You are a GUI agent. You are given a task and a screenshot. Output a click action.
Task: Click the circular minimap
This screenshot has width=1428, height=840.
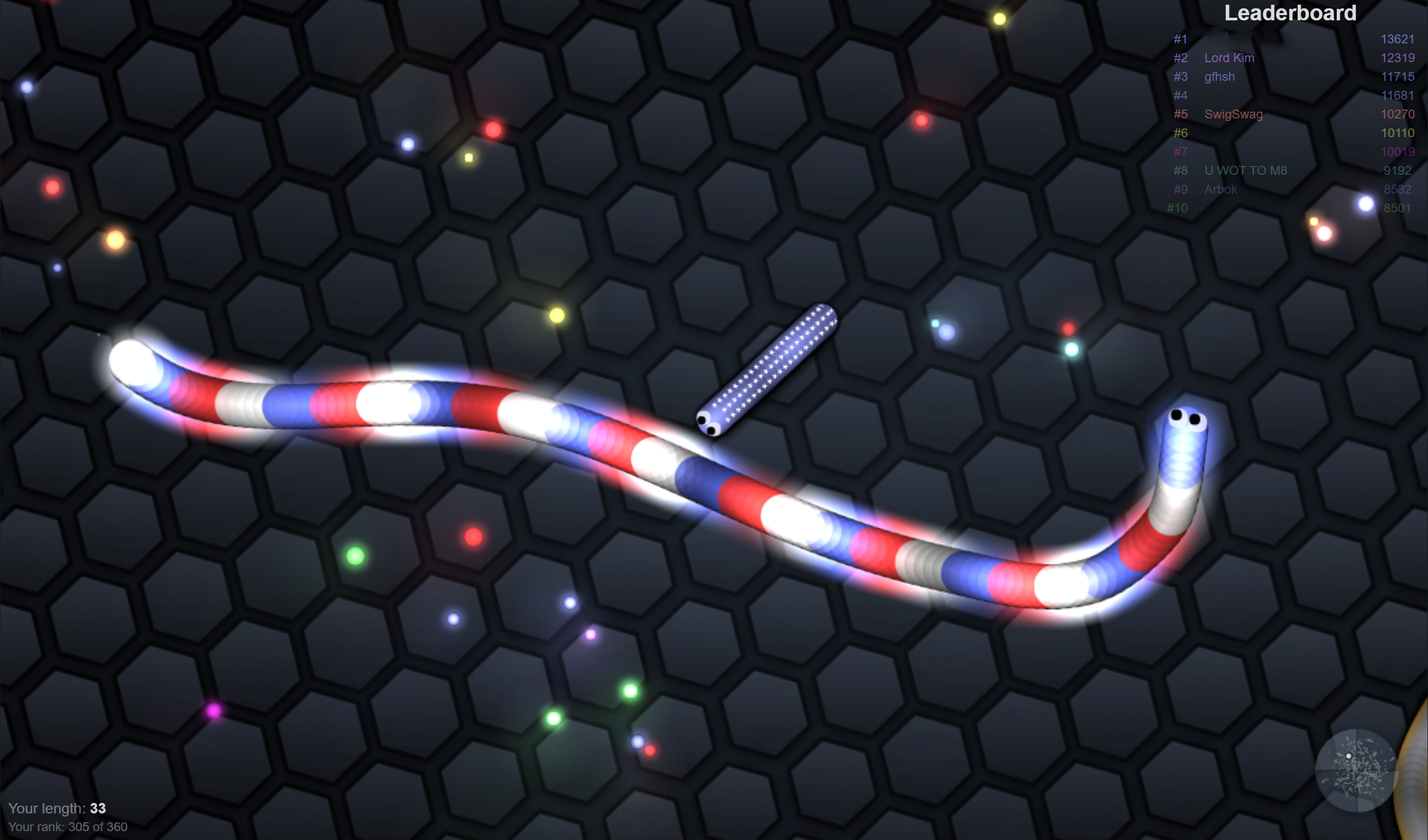[x=1356, y=770]
